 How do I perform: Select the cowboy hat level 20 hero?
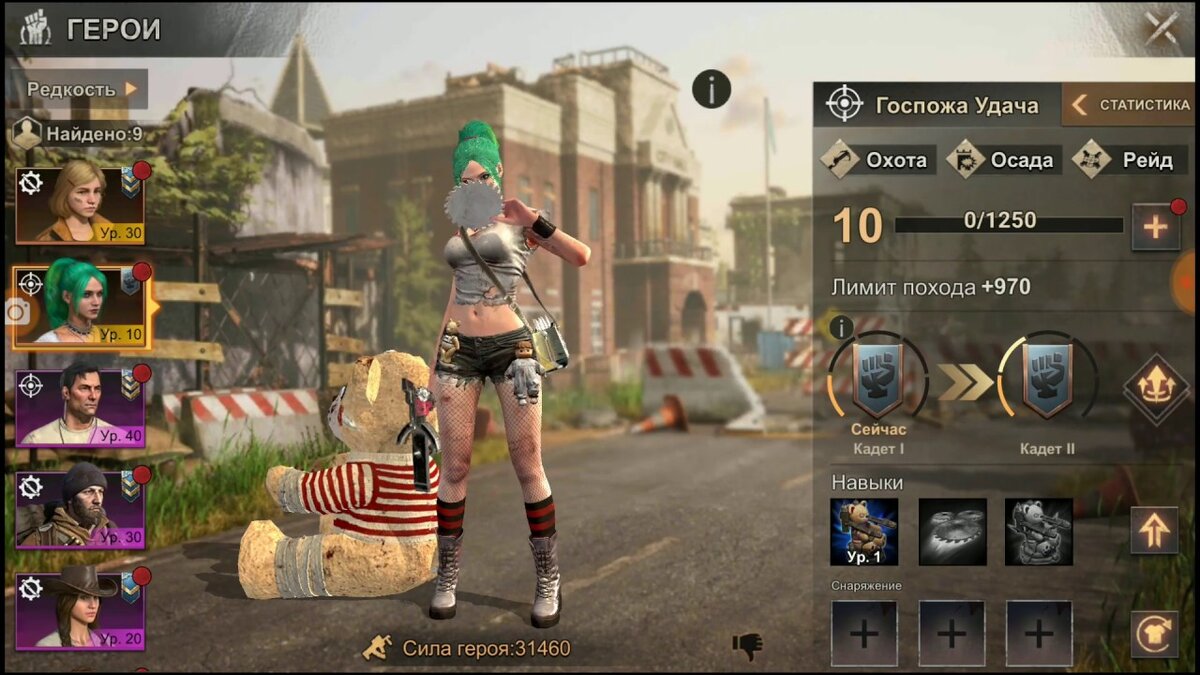pos(80,610)
